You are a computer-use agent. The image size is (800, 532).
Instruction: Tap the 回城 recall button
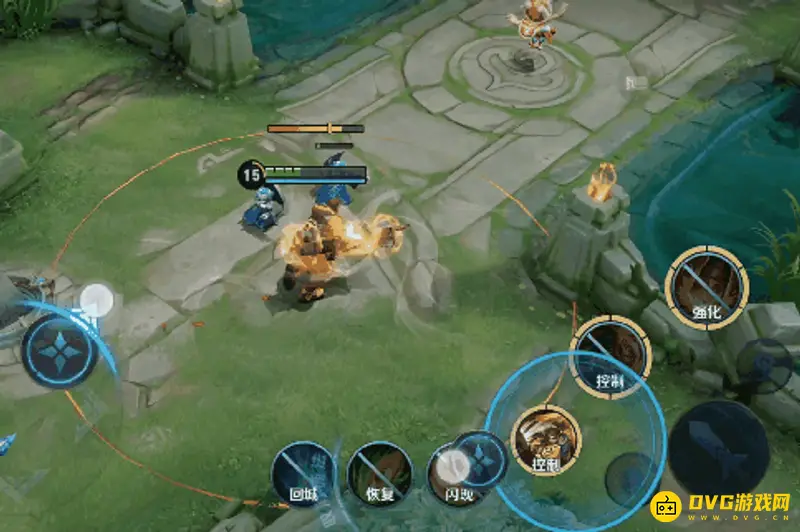point(304,472)
